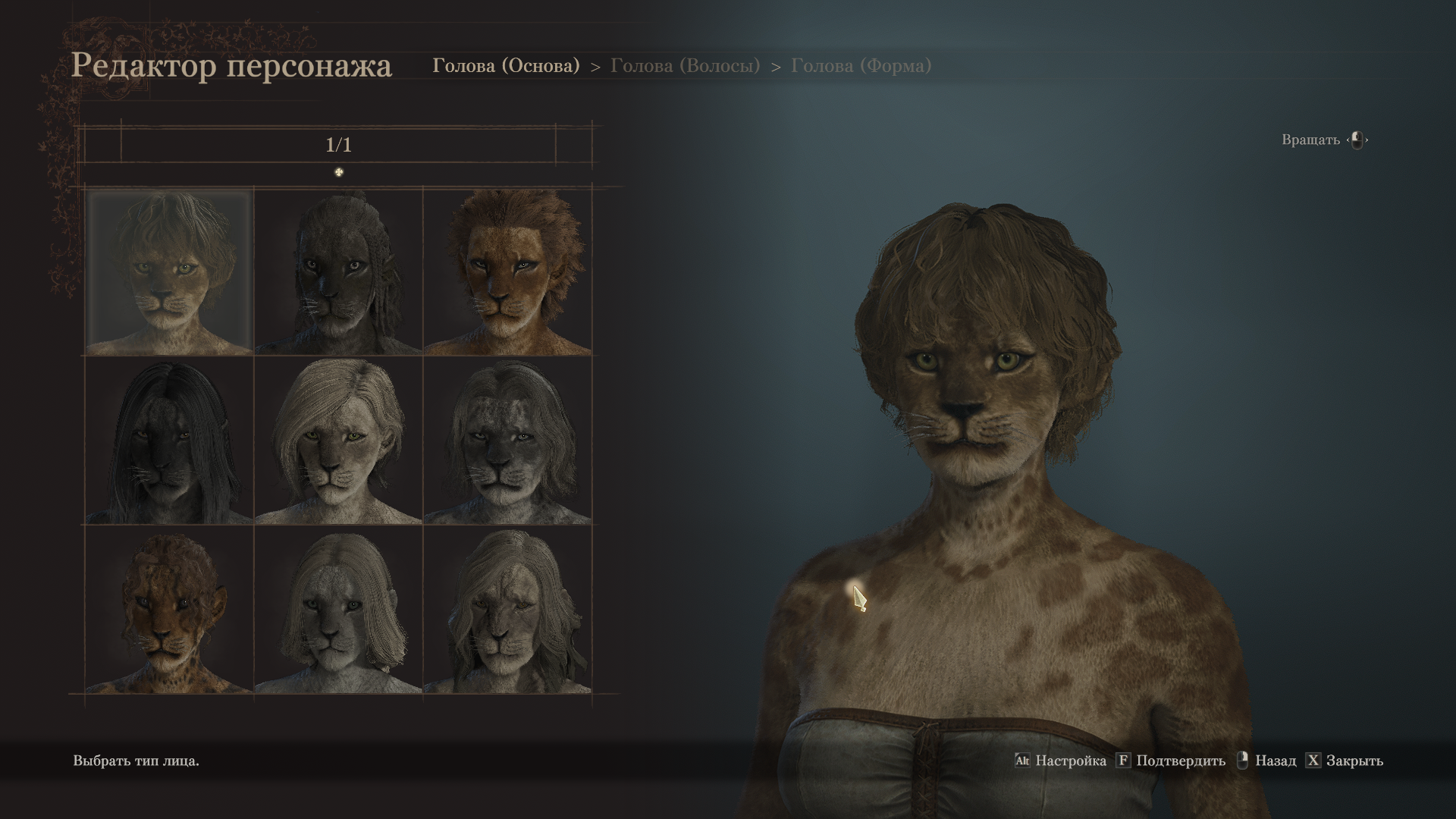Select the curly light-brown haired face preset

(x=169, y=272)
